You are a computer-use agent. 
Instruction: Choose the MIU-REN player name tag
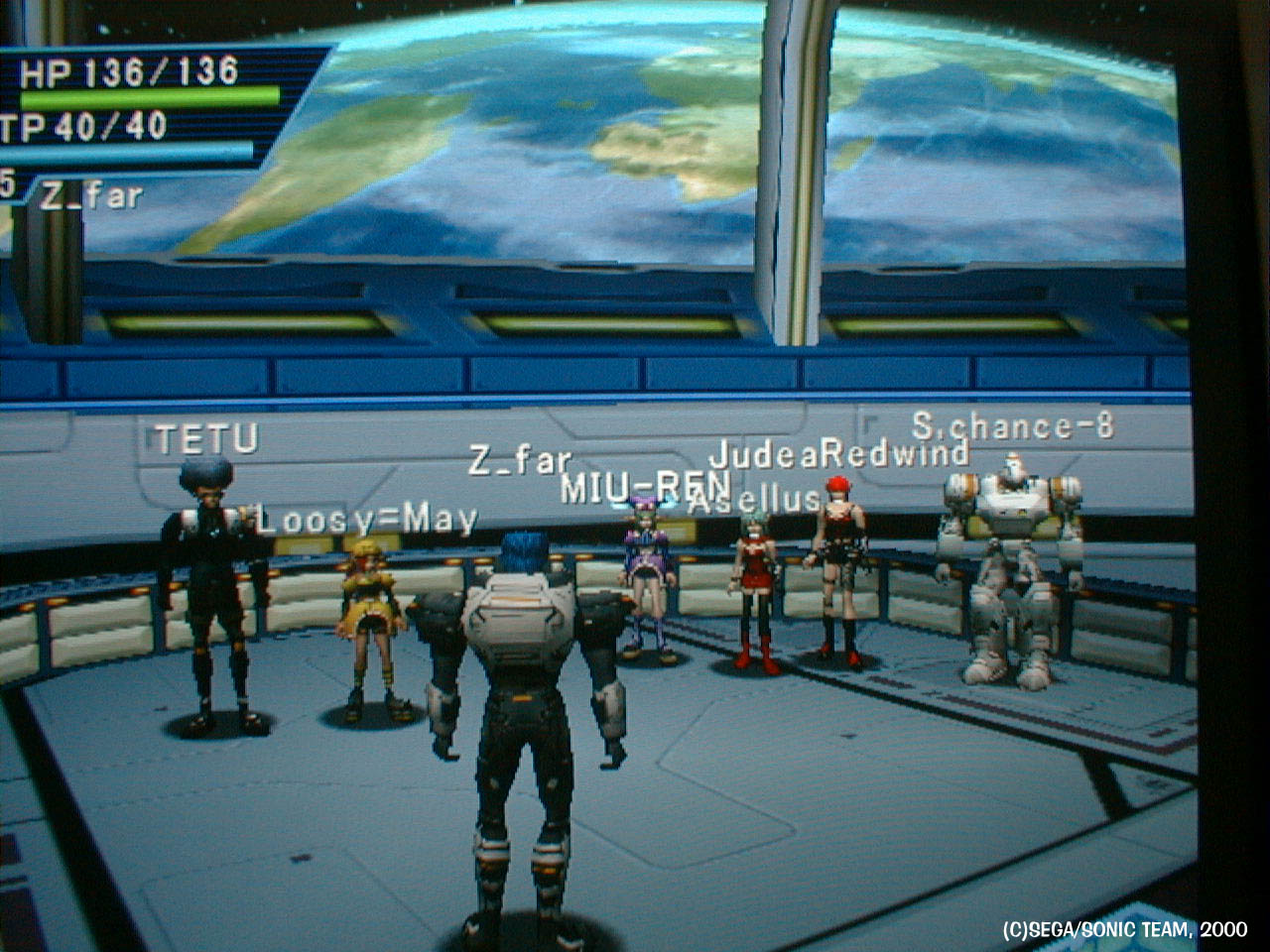645,488
